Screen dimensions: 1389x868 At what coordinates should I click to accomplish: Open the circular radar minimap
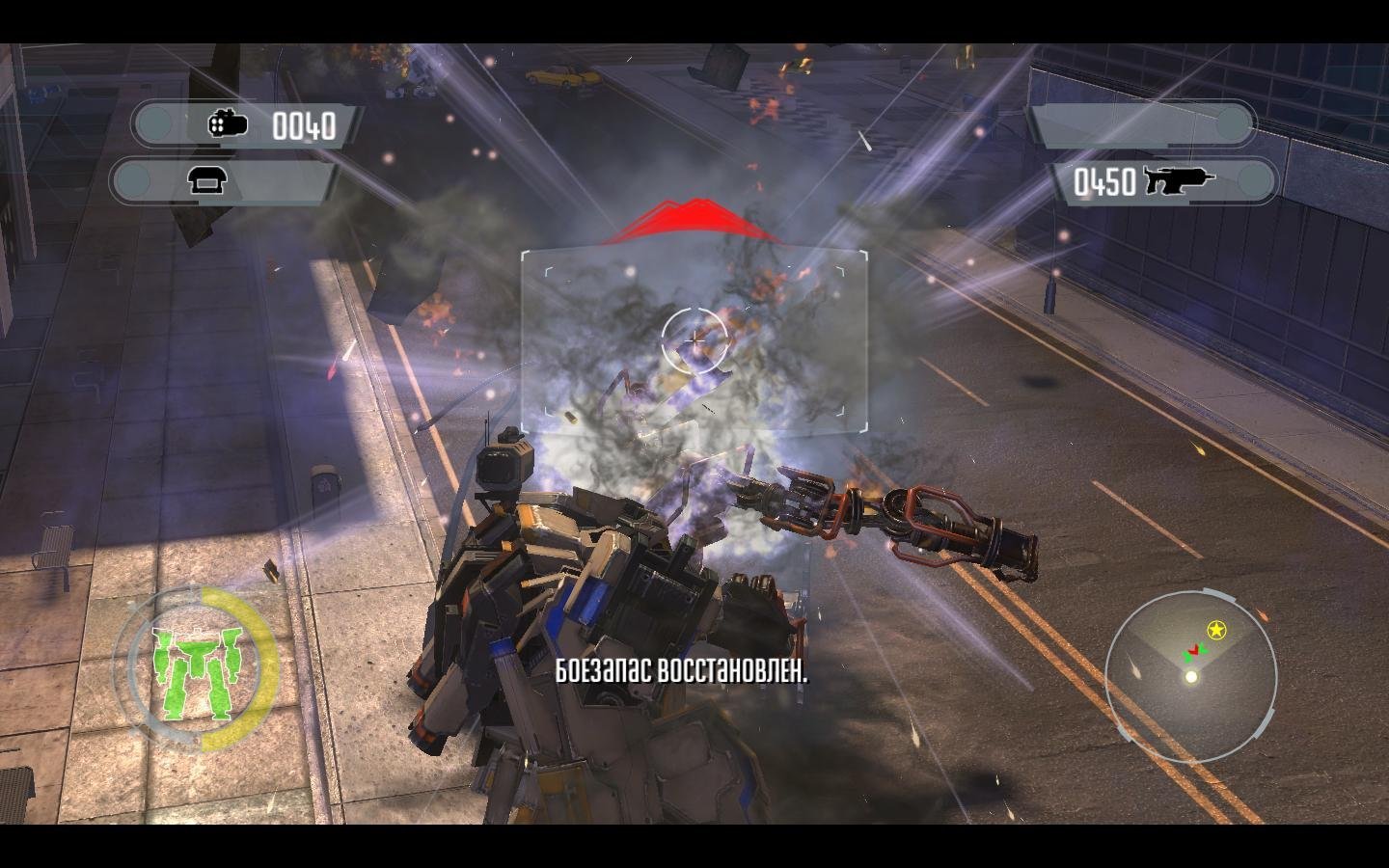pos(1191,667)
